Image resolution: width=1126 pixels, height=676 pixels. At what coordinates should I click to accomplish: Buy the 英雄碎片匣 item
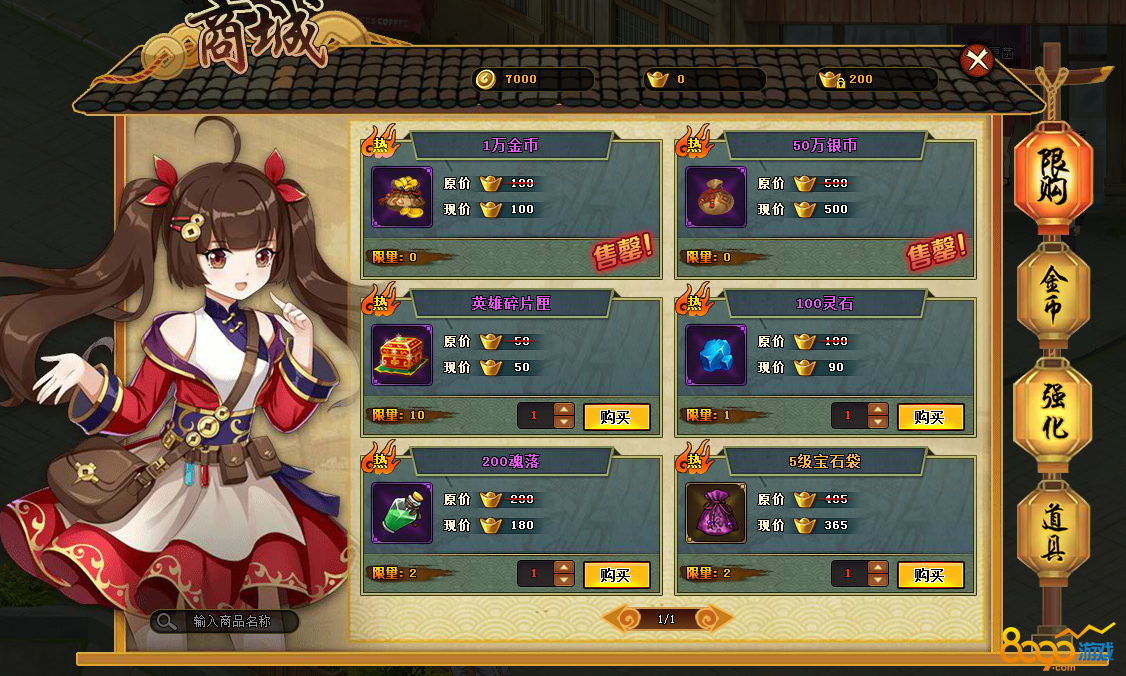616,417
